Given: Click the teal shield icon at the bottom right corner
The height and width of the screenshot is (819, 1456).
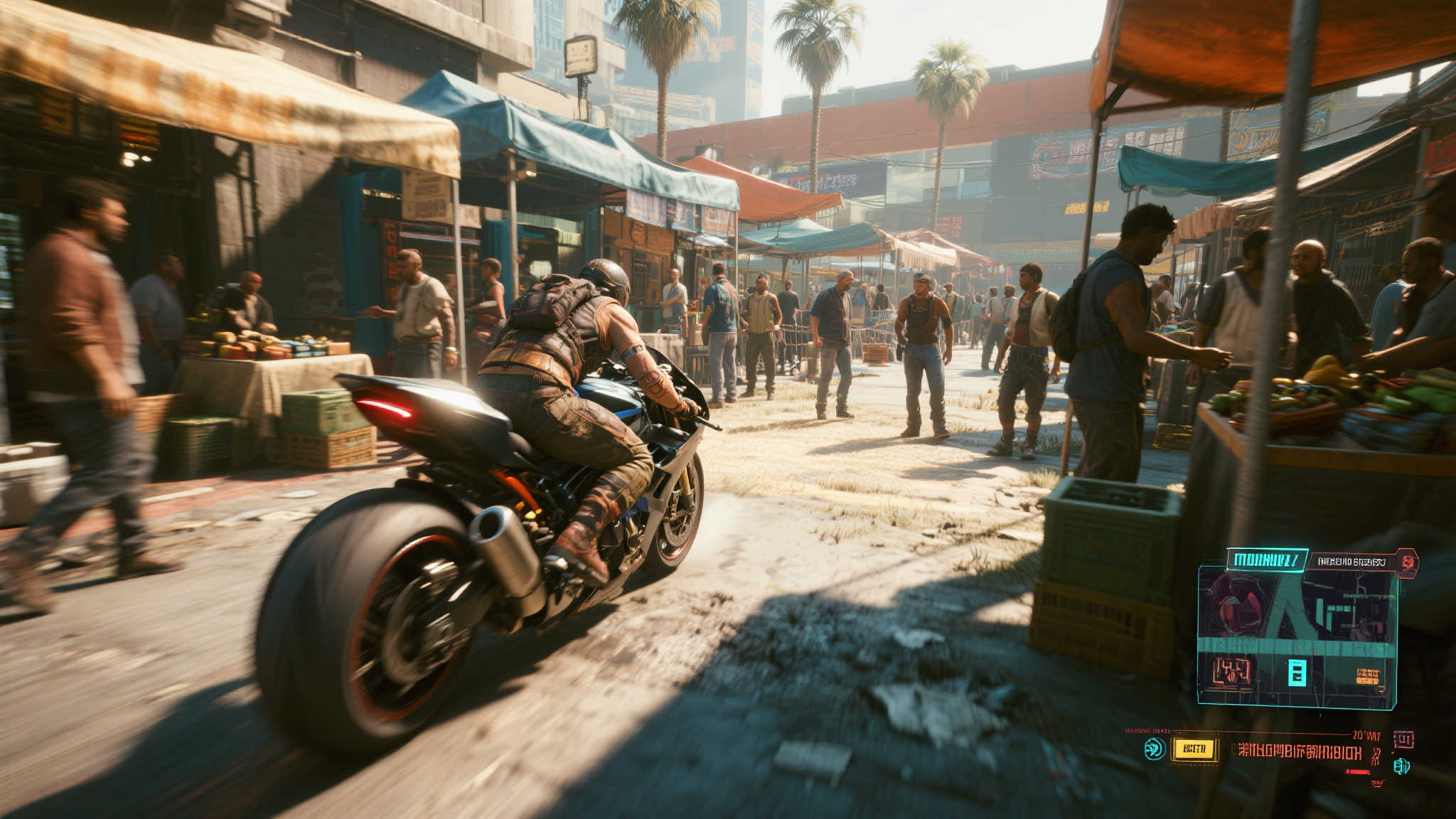Looking at the screenshot, I should pos(1402,768).
